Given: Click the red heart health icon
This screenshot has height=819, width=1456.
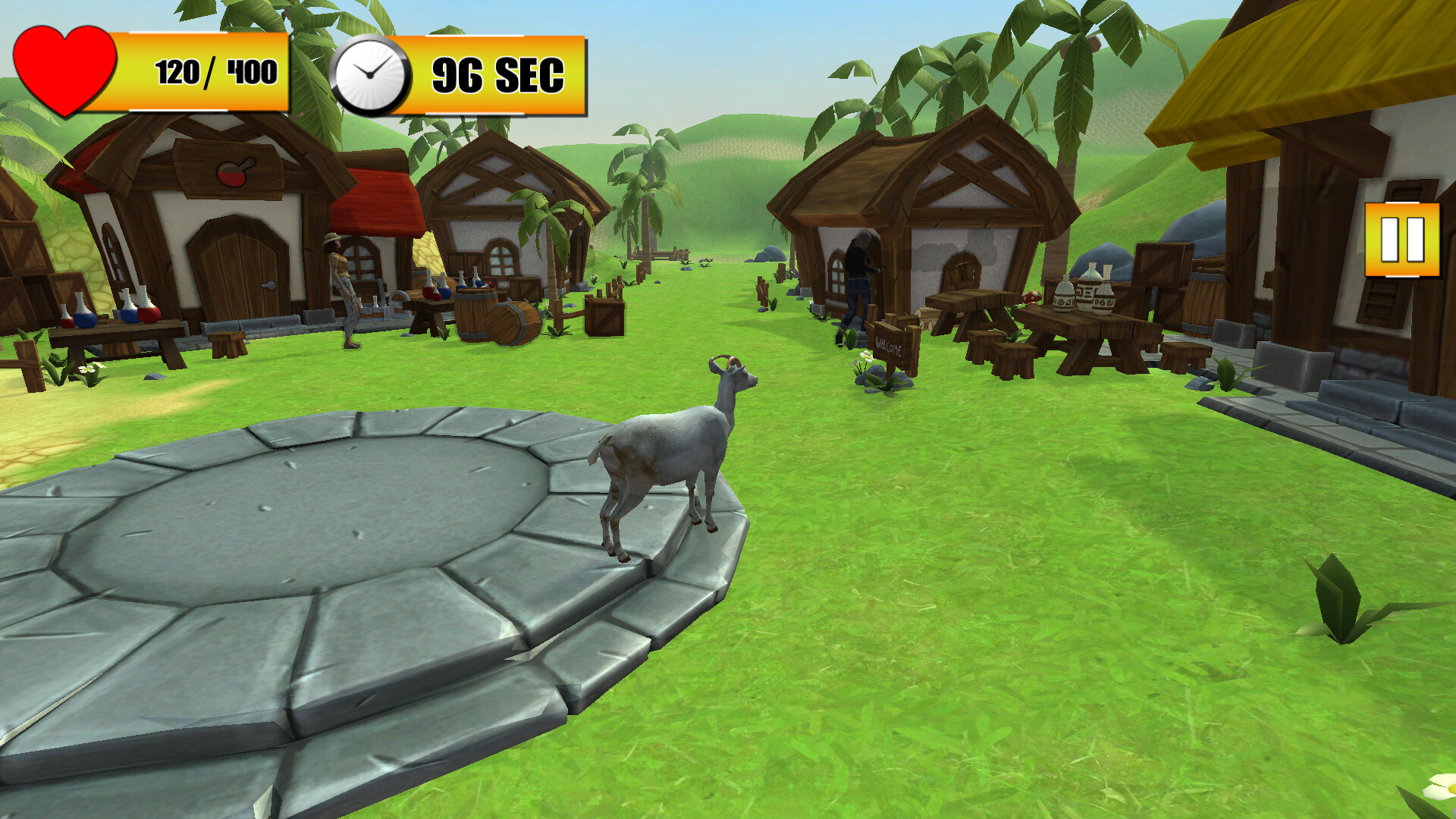Looking at the screenshot, I should [64, 67].
